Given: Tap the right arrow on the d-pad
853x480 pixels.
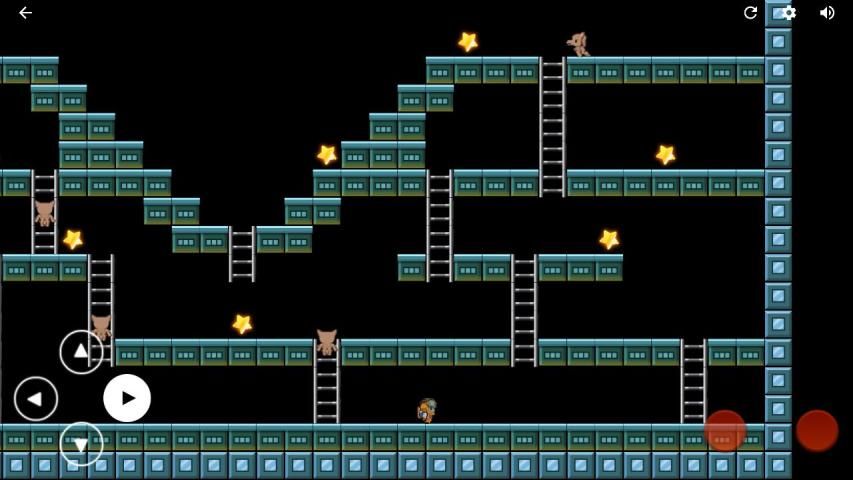Looking at the screenshot, I should 127,398.
